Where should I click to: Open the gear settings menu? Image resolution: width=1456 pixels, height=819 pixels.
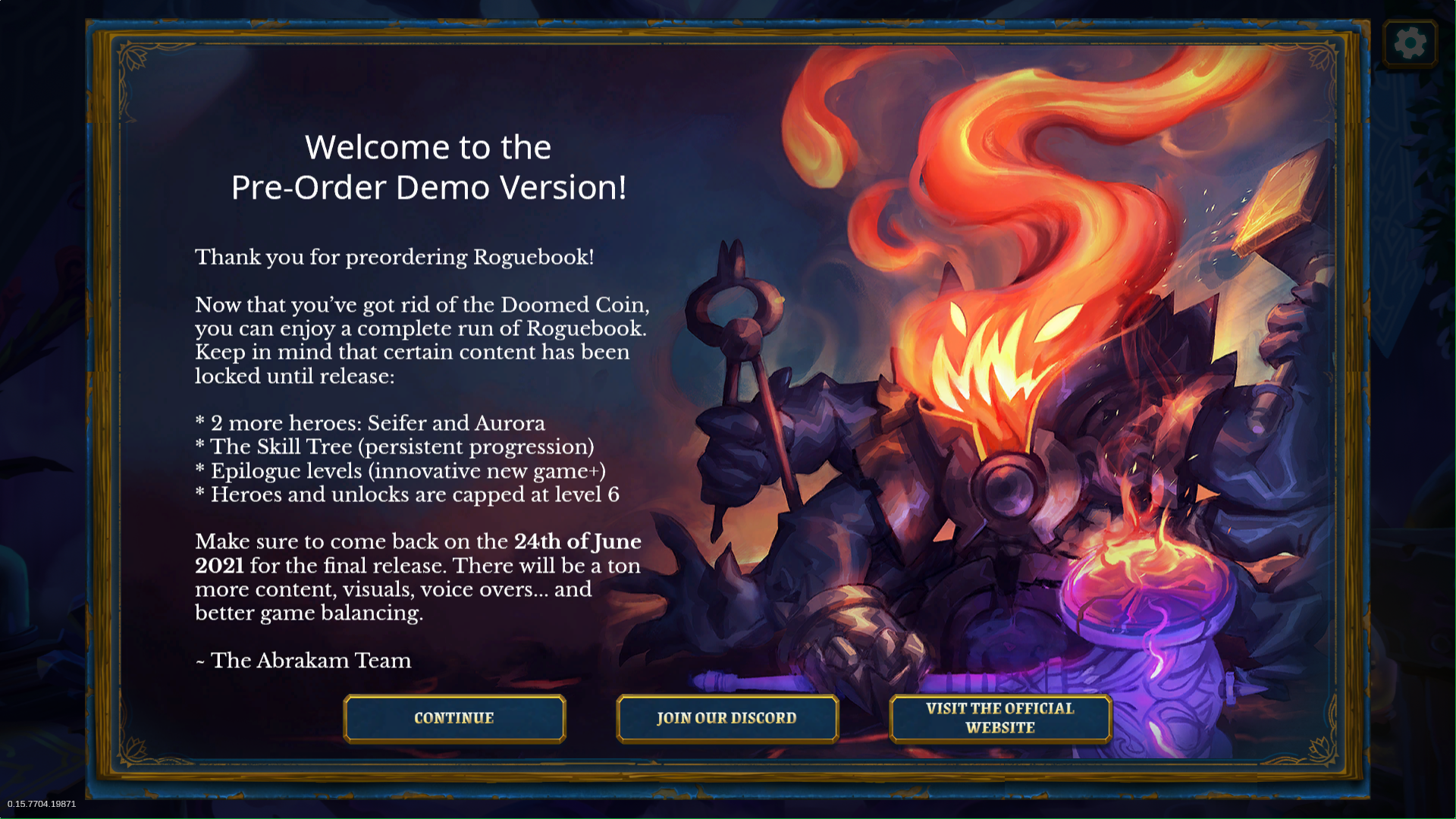1410,43
